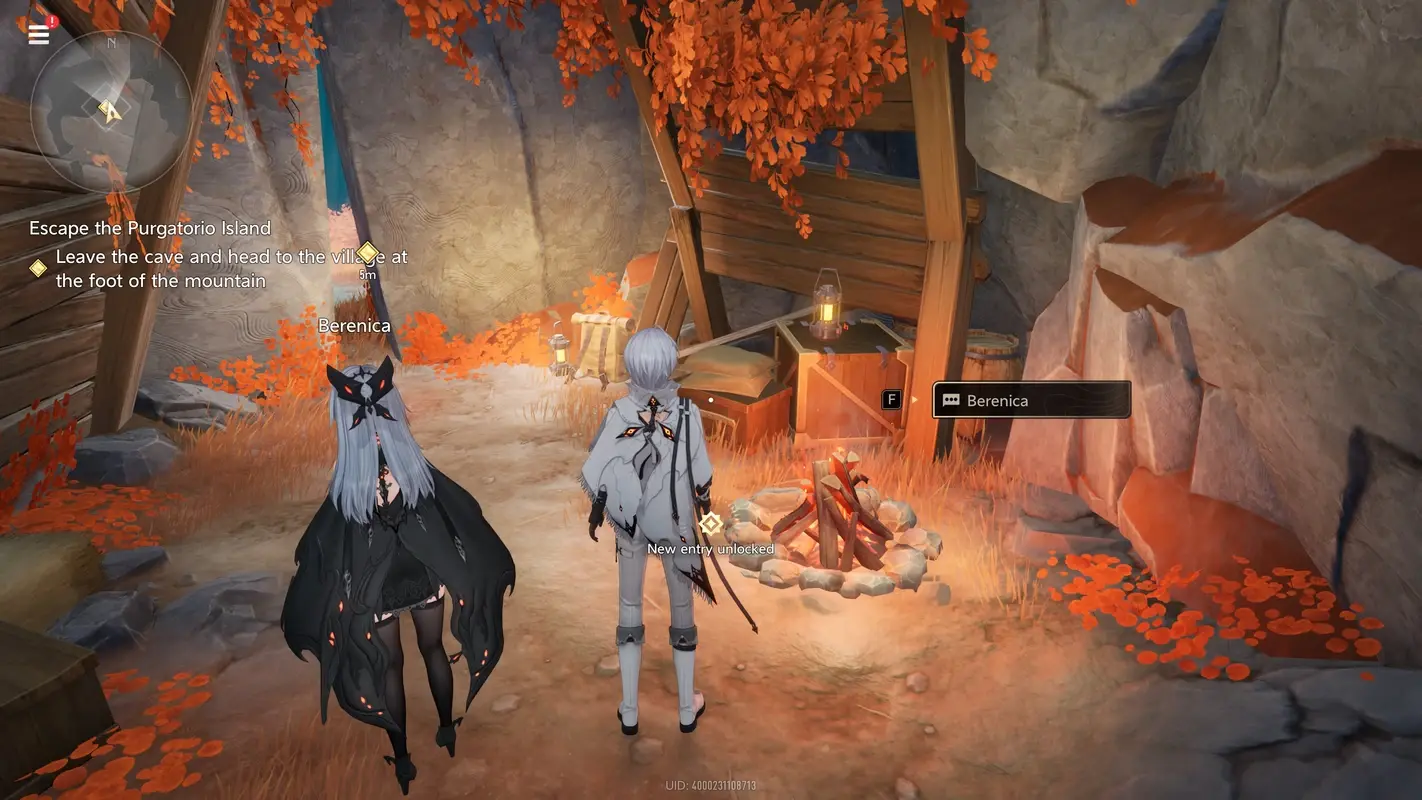Click the yellow diamond beside the quest objective
The width and height of the screenshot is (1422, 800).
click(x=38, y=266)
